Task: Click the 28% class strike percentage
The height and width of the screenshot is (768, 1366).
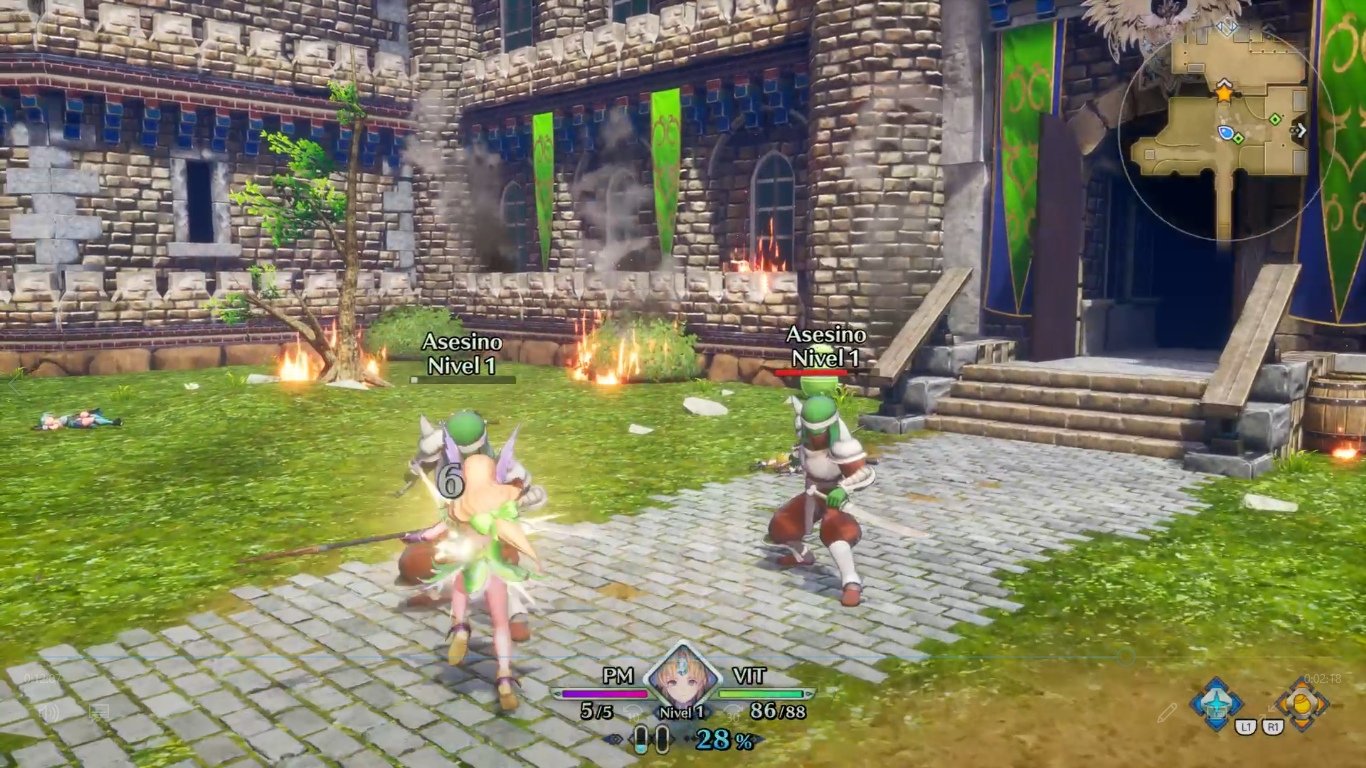Action: point(722,739)
